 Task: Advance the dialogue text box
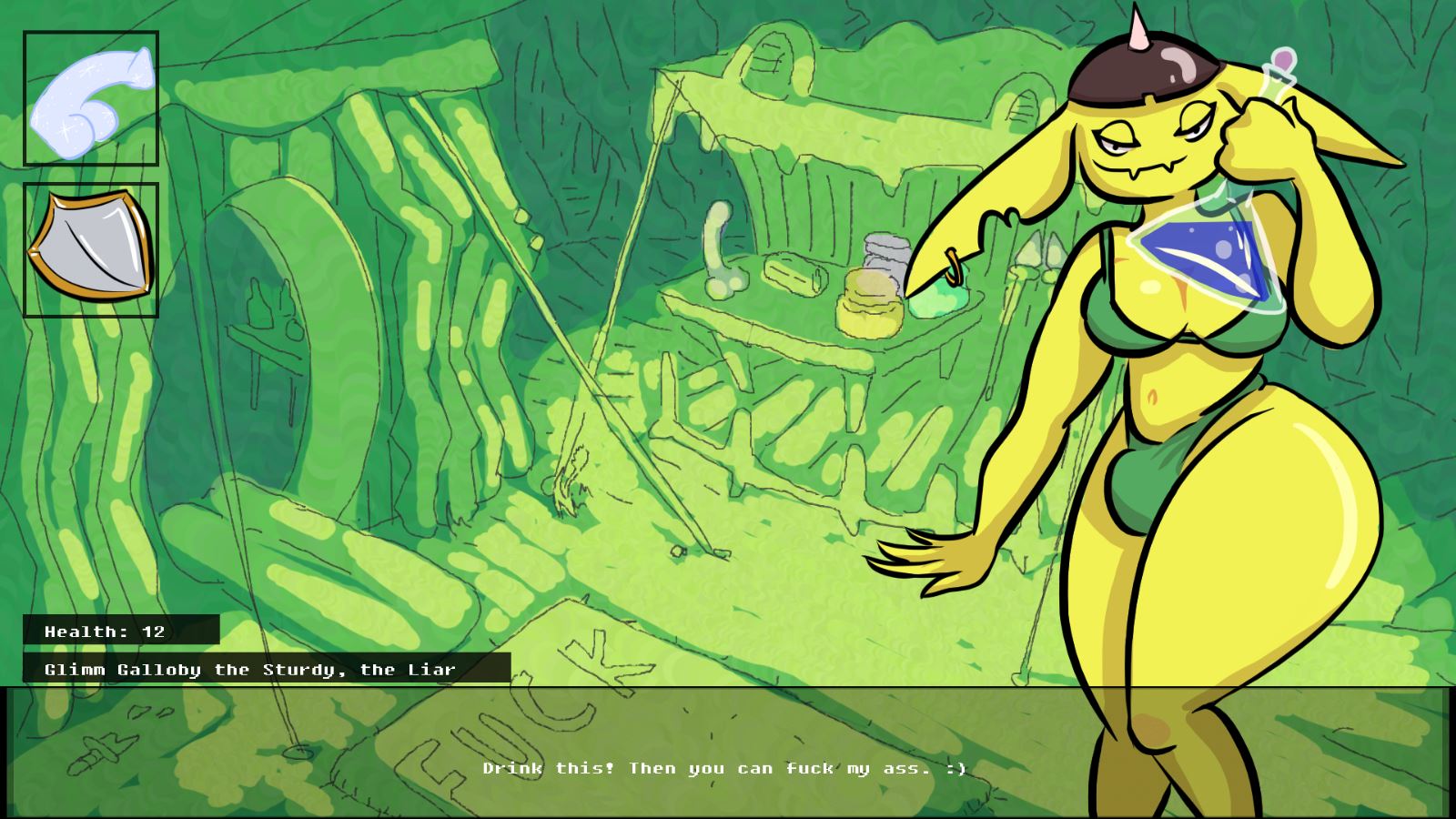pyautogui.click(x=724, y=753)
